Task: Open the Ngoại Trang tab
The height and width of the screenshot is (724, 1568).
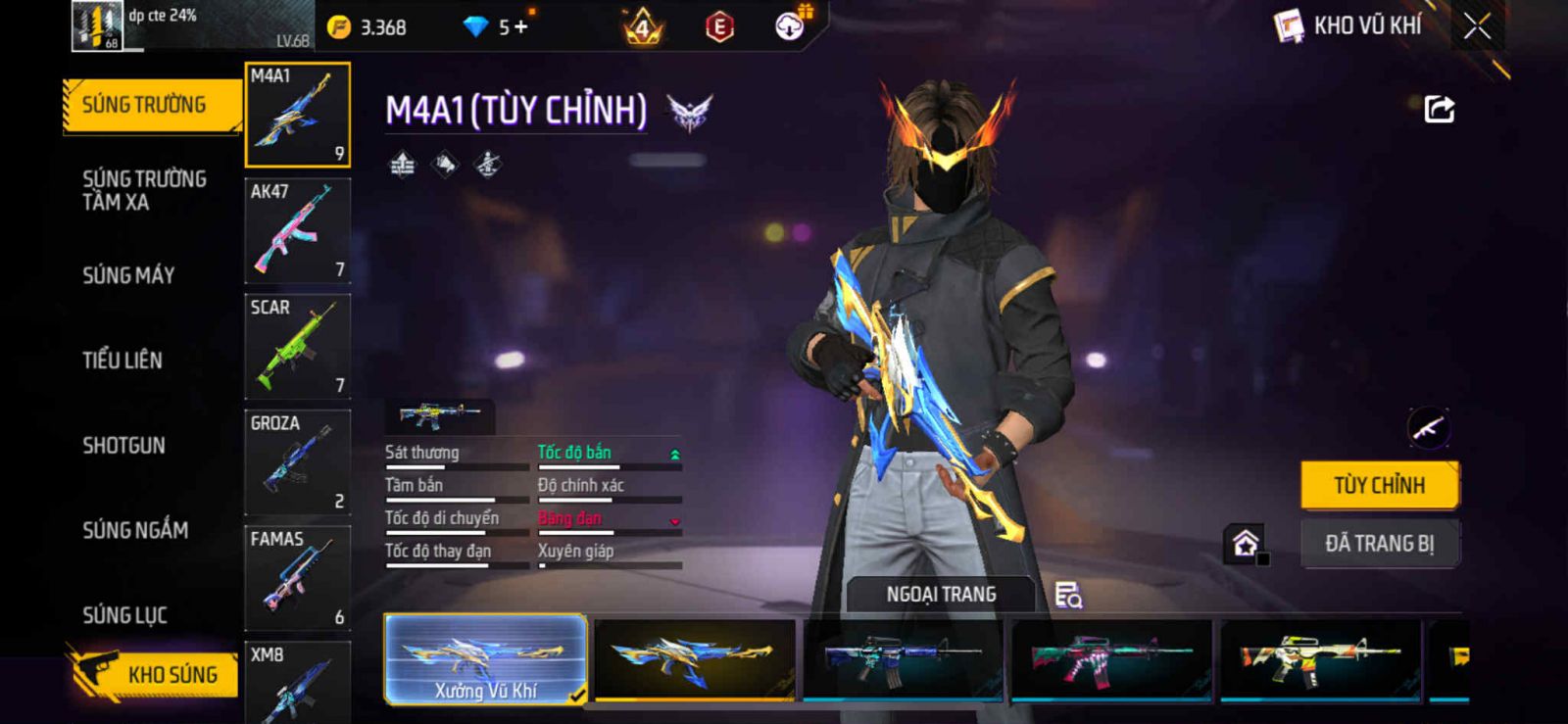Action: [941, 595]
